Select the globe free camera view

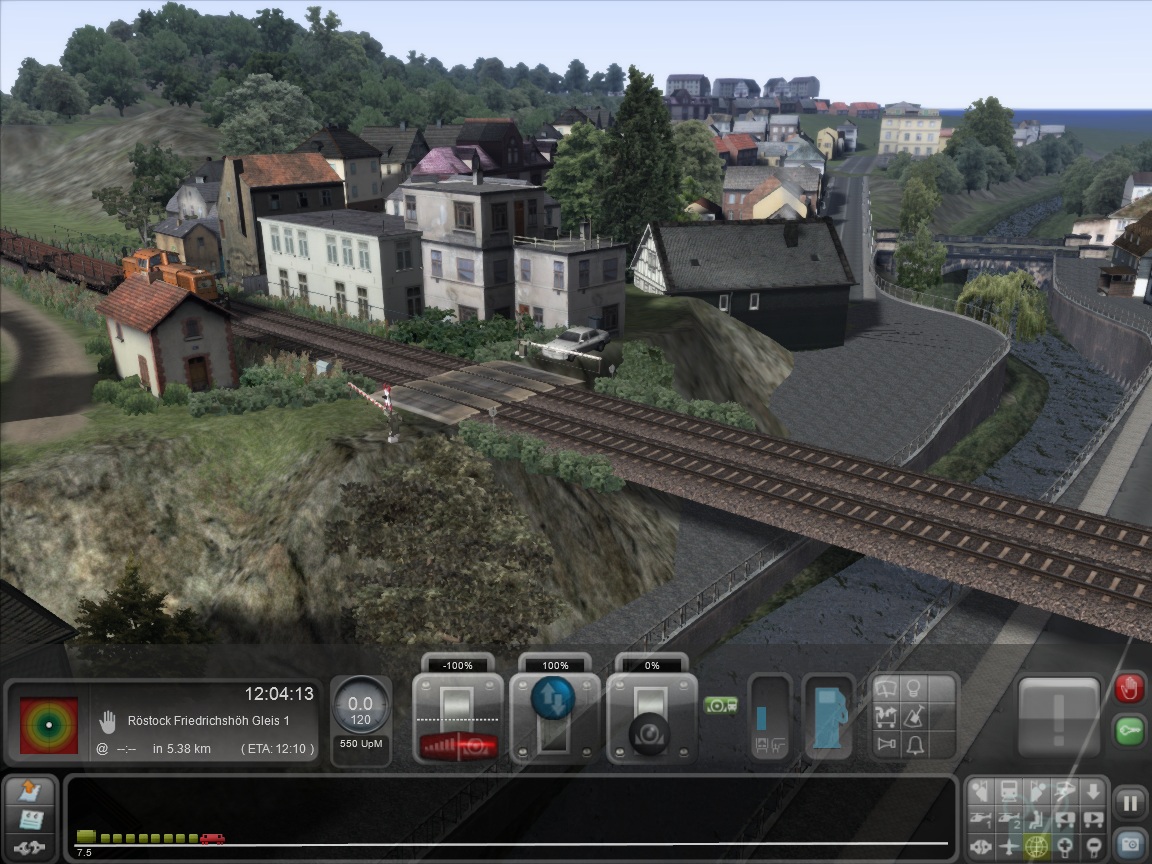[x=1036, y=846]
